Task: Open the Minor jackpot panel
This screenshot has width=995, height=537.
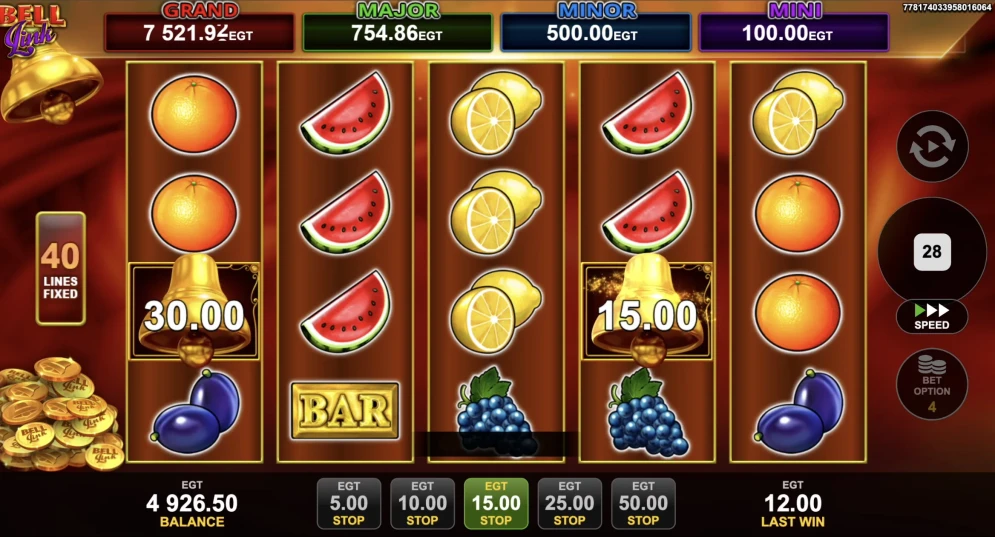Action: point(595,32)
